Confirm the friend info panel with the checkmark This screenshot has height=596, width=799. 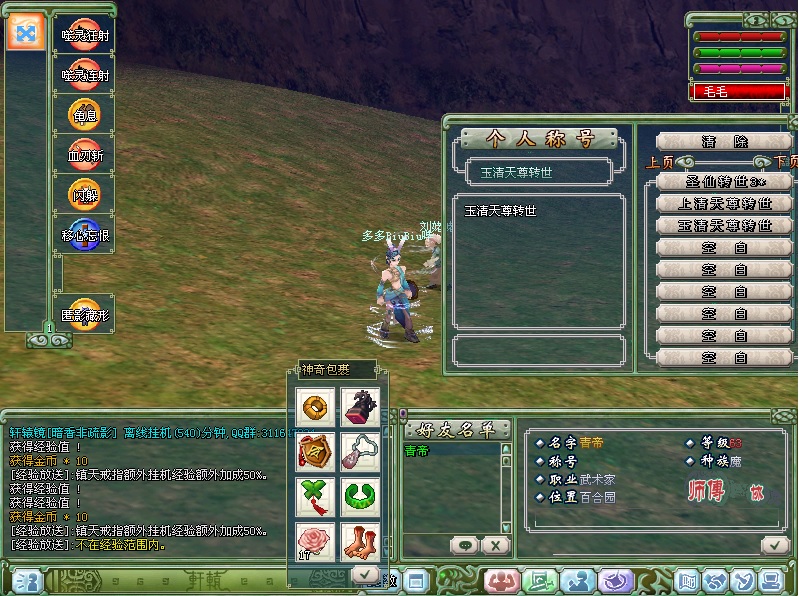[773, 545]
